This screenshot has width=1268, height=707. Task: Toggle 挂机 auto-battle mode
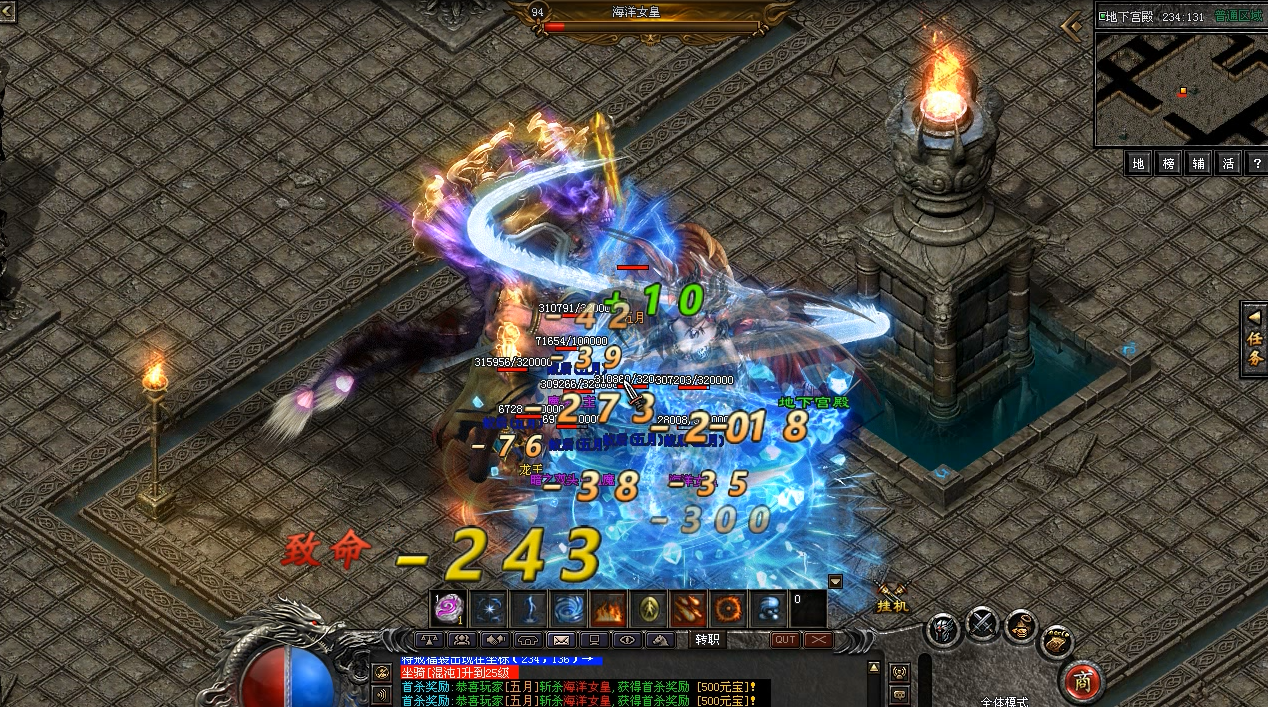coord(892,598)
